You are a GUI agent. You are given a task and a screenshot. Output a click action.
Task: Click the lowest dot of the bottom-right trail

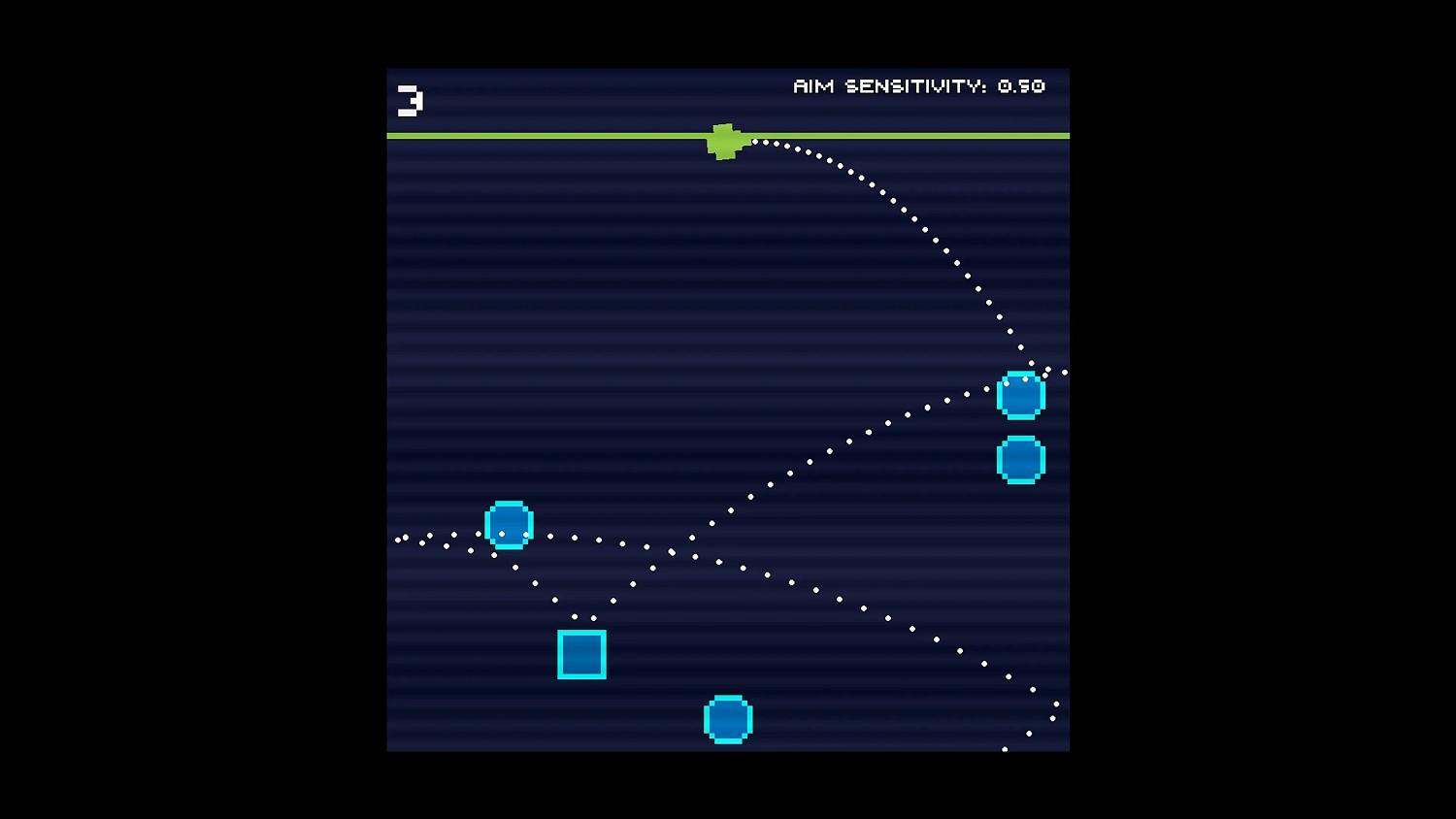(1005, 748)
